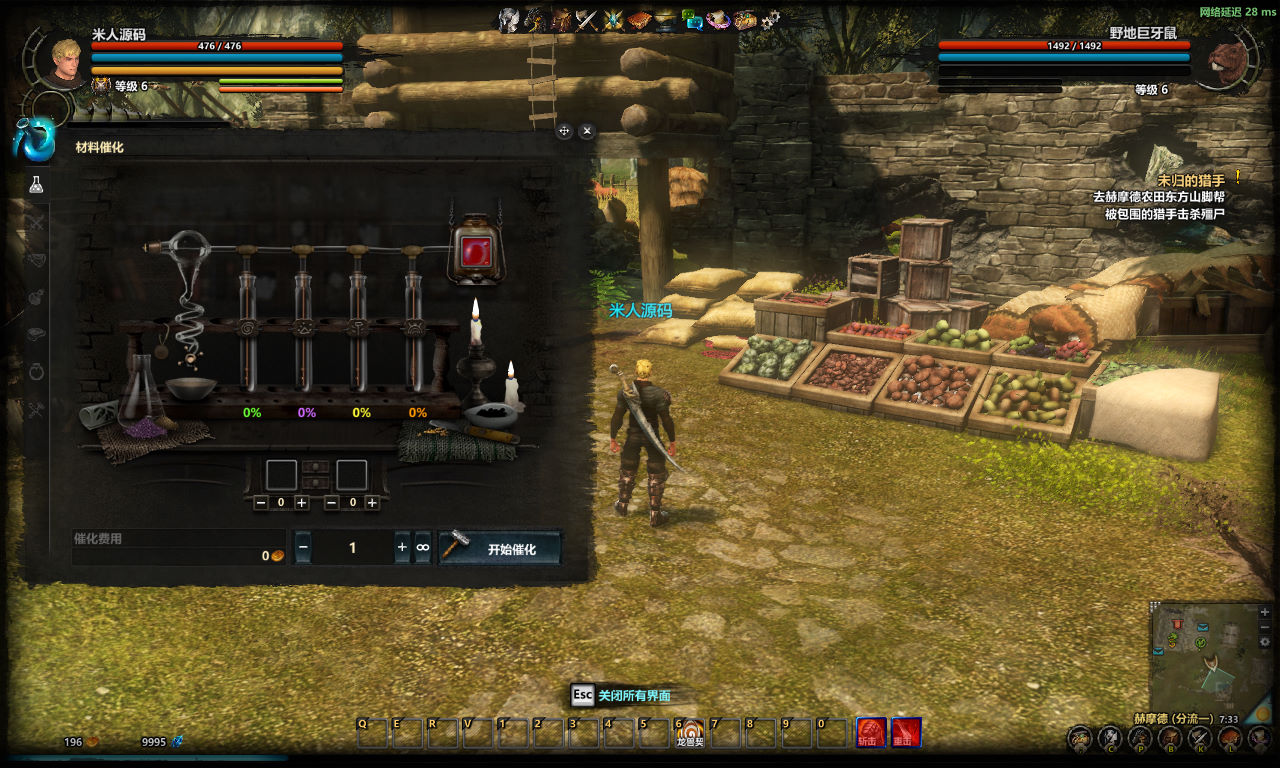Close the 材料催化 crafting window
Screen dimensions: 1280x768
tap(587, 130)
